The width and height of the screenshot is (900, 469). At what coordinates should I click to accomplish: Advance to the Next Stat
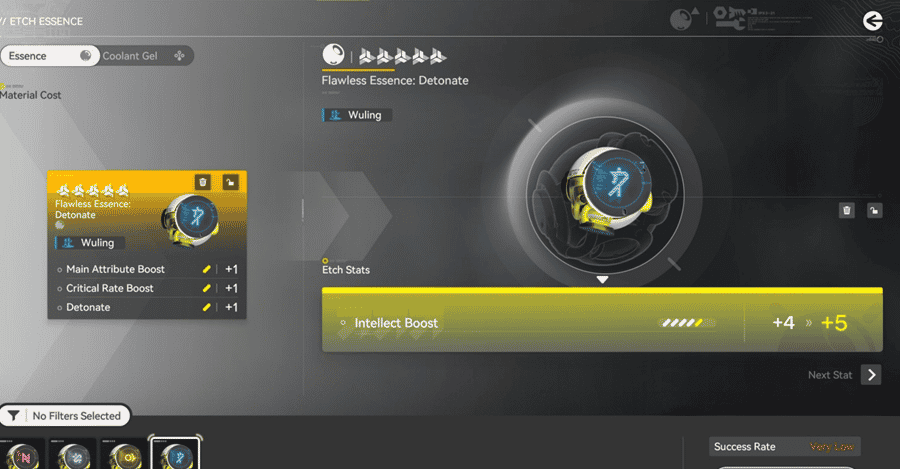[871, 375]
